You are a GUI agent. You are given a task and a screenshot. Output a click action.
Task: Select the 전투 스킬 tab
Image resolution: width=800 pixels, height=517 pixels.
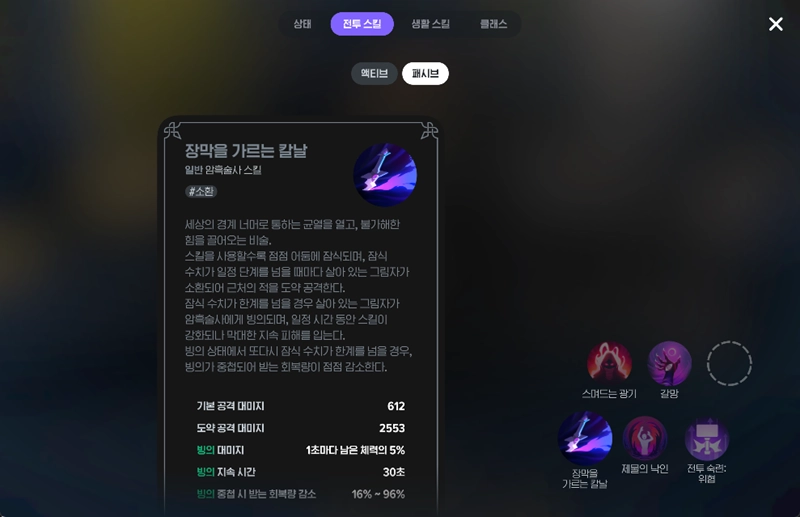tap(362, 24)
